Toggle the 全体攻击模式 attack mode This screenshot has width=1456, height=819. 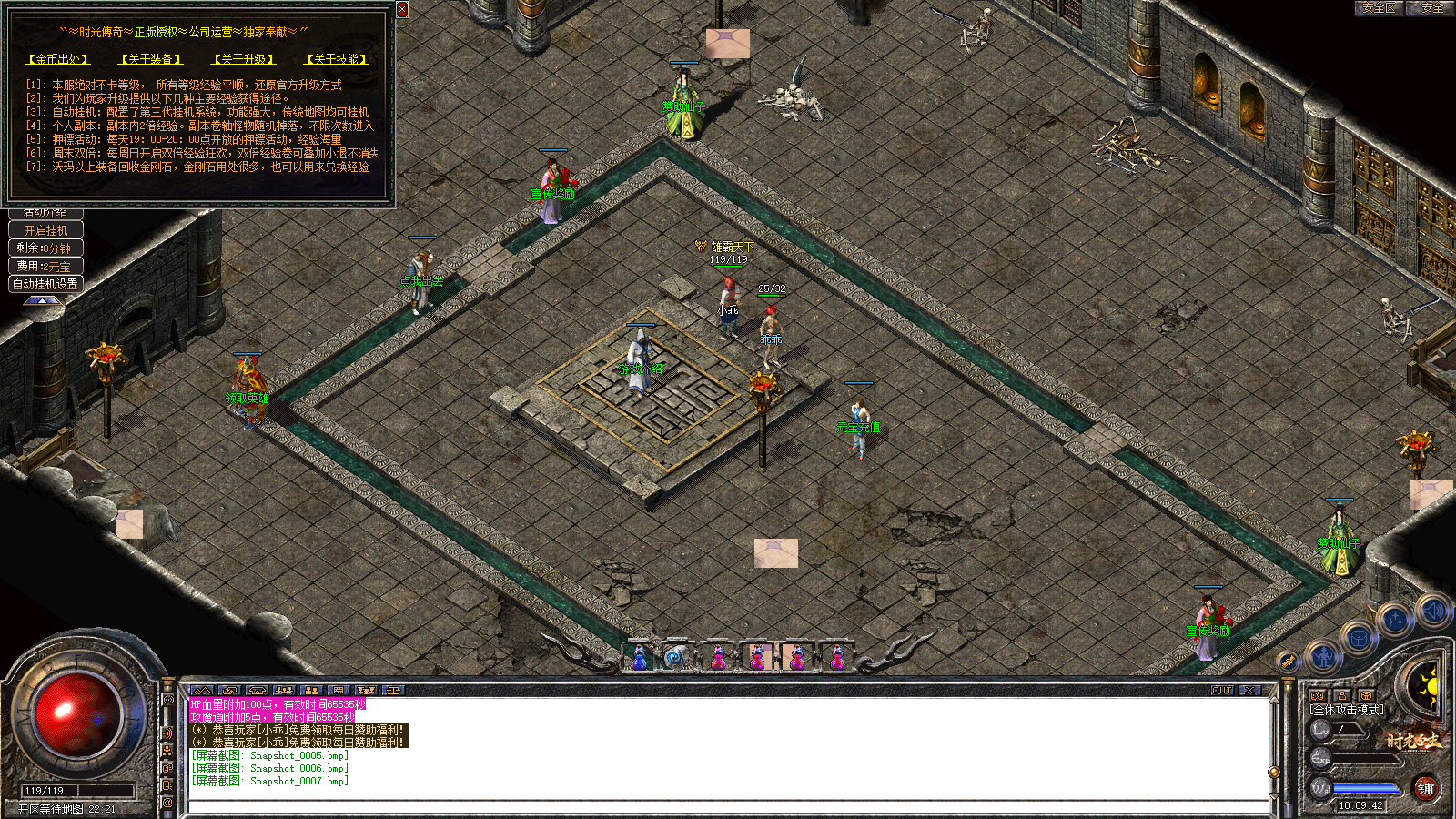(x=1348, y=711)
